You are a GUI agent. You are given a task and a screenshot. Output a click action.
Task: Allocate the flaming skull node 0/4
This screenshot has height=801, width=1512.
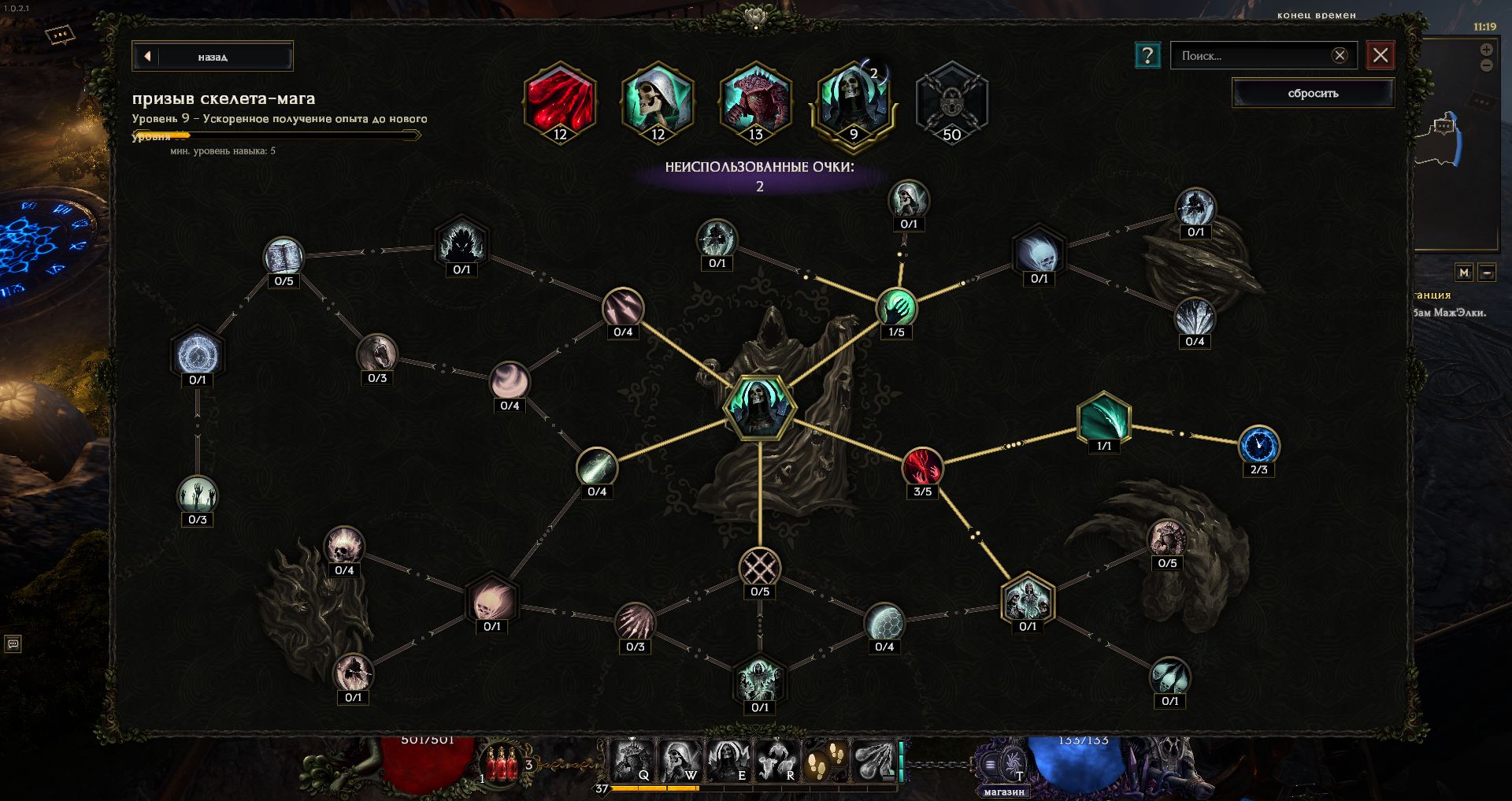tap(344, 546)
